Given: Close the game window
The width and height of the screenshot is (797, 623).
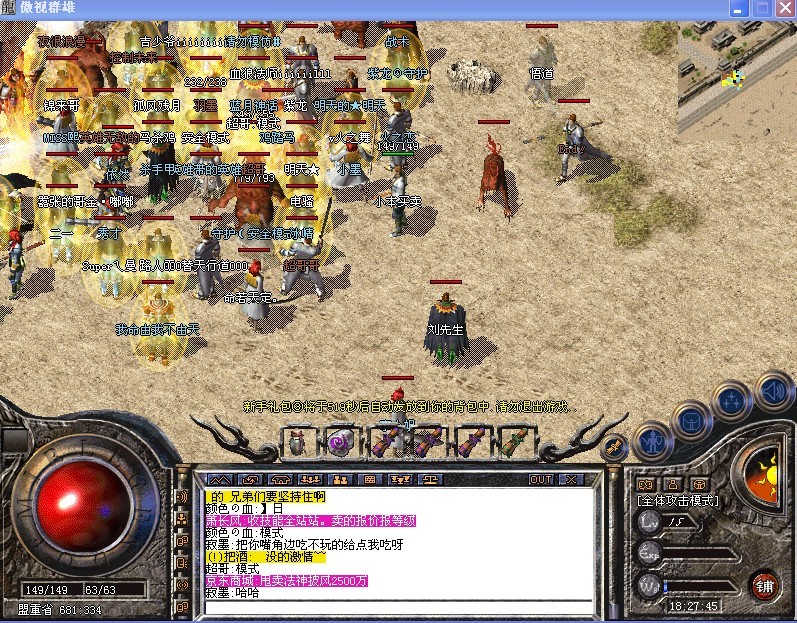Looking at the screenshot, I should click(x=783, y=8).
